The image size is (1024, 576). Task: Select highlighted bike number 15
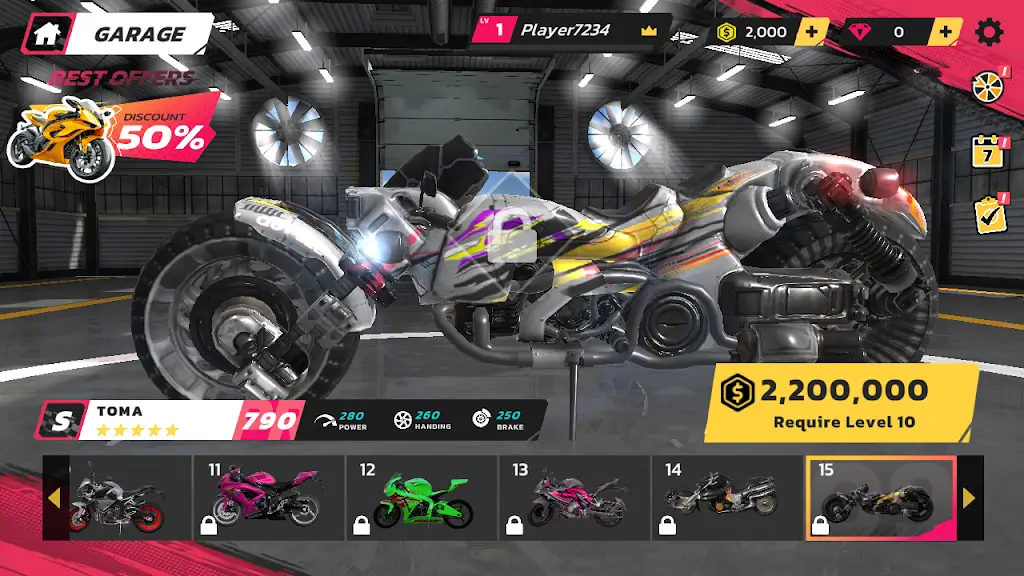880,498
